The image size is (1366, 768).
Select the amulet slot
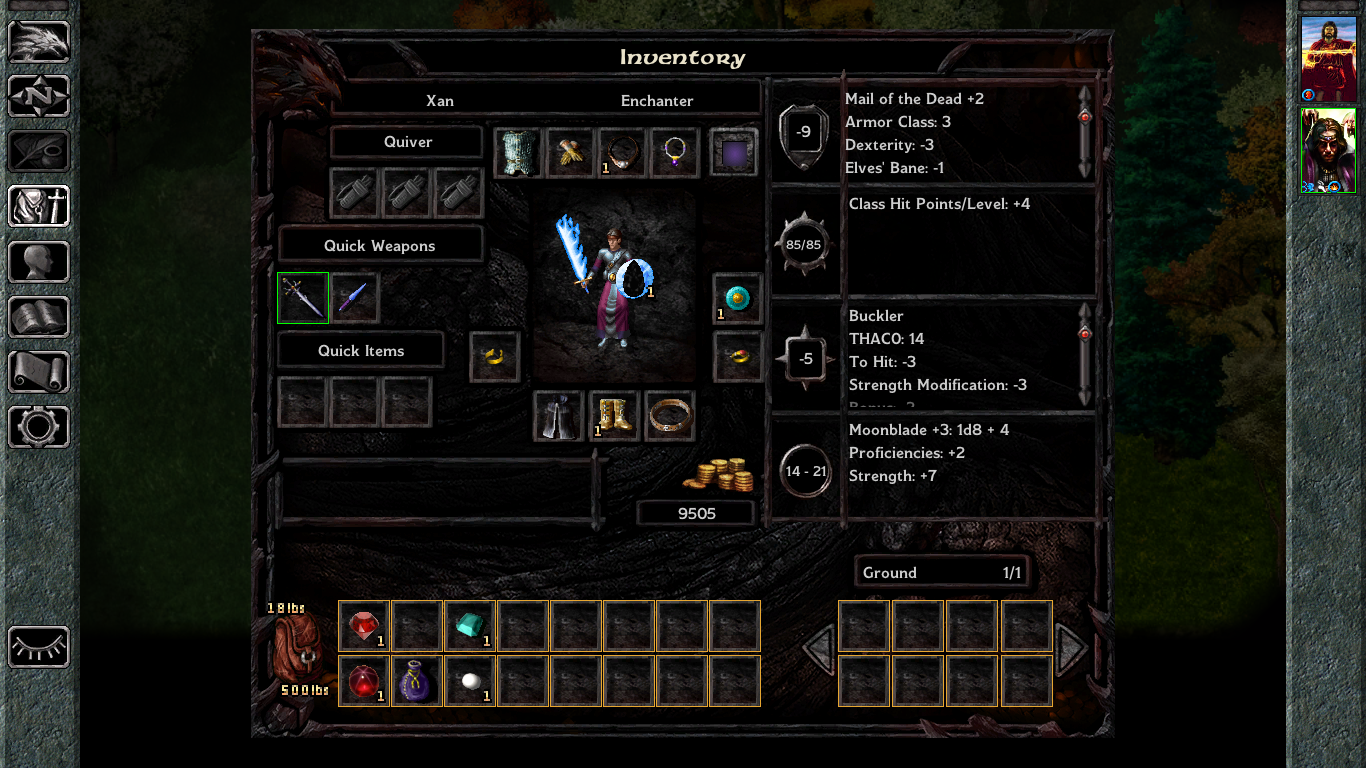[675, 153]
